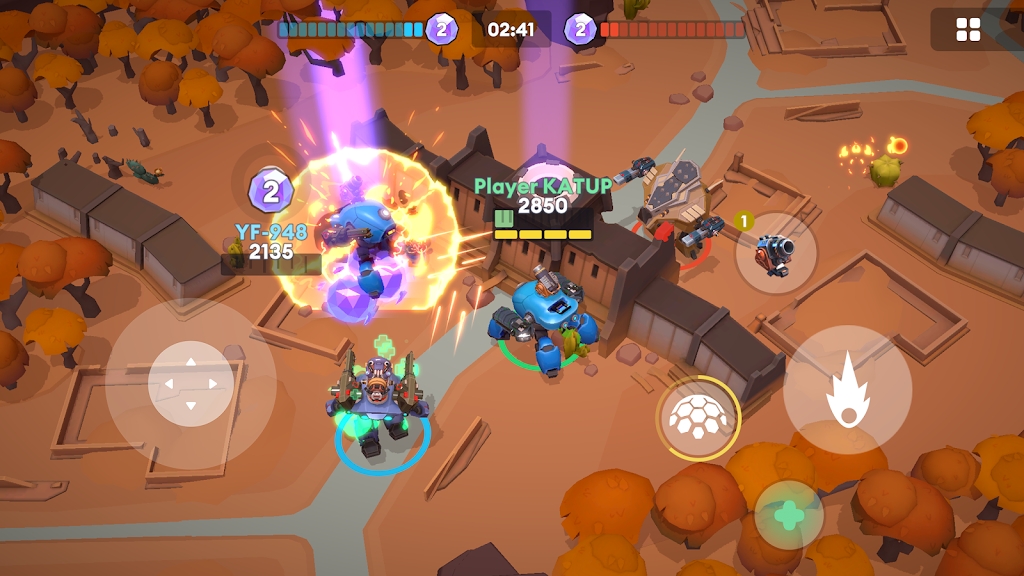This screenshot has width=1024, height=576.
Task: Tap the virtual movement joystick
Action: point(190,384)
